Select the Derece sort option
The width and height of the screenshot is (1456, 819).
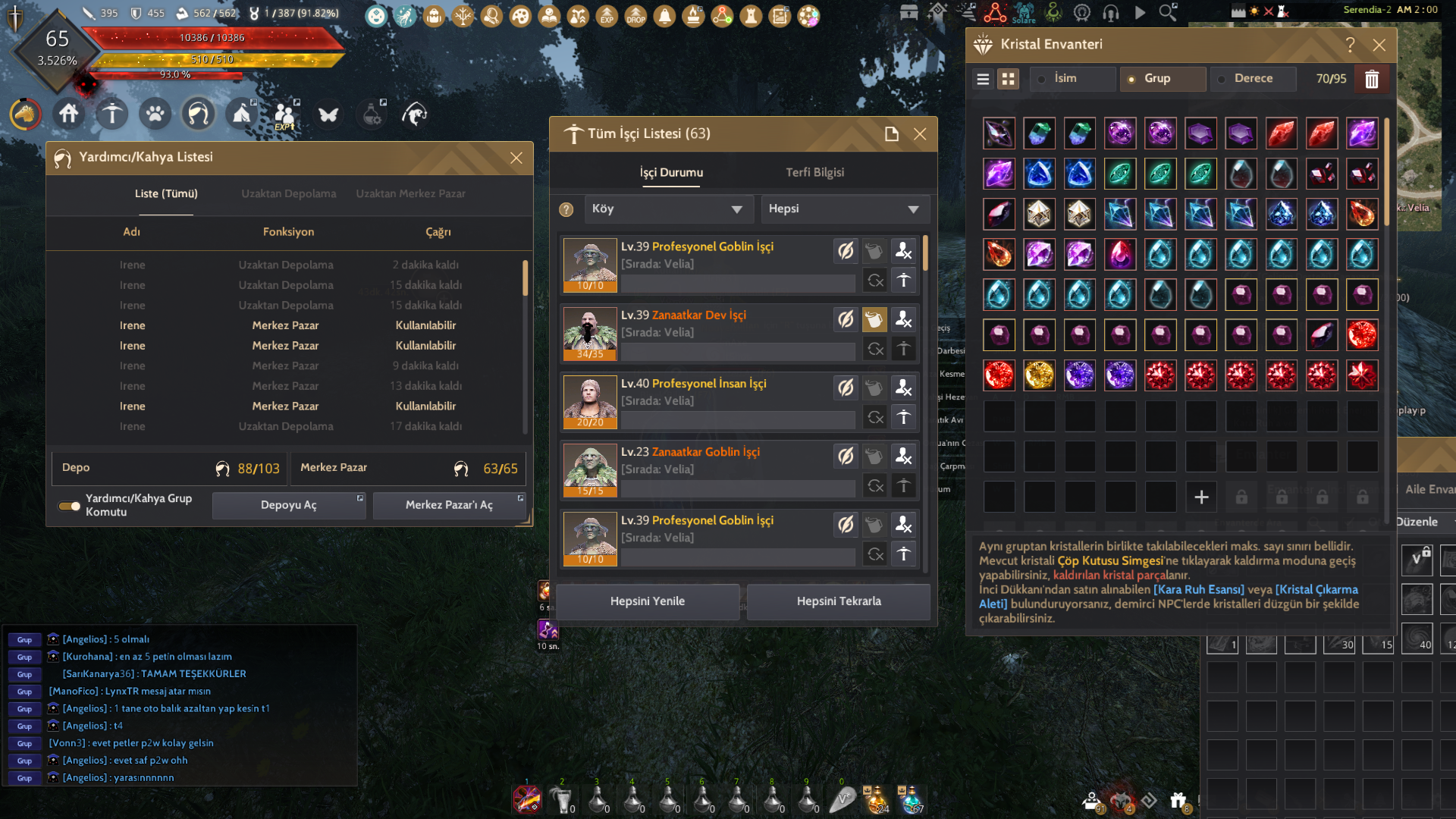1253,79
